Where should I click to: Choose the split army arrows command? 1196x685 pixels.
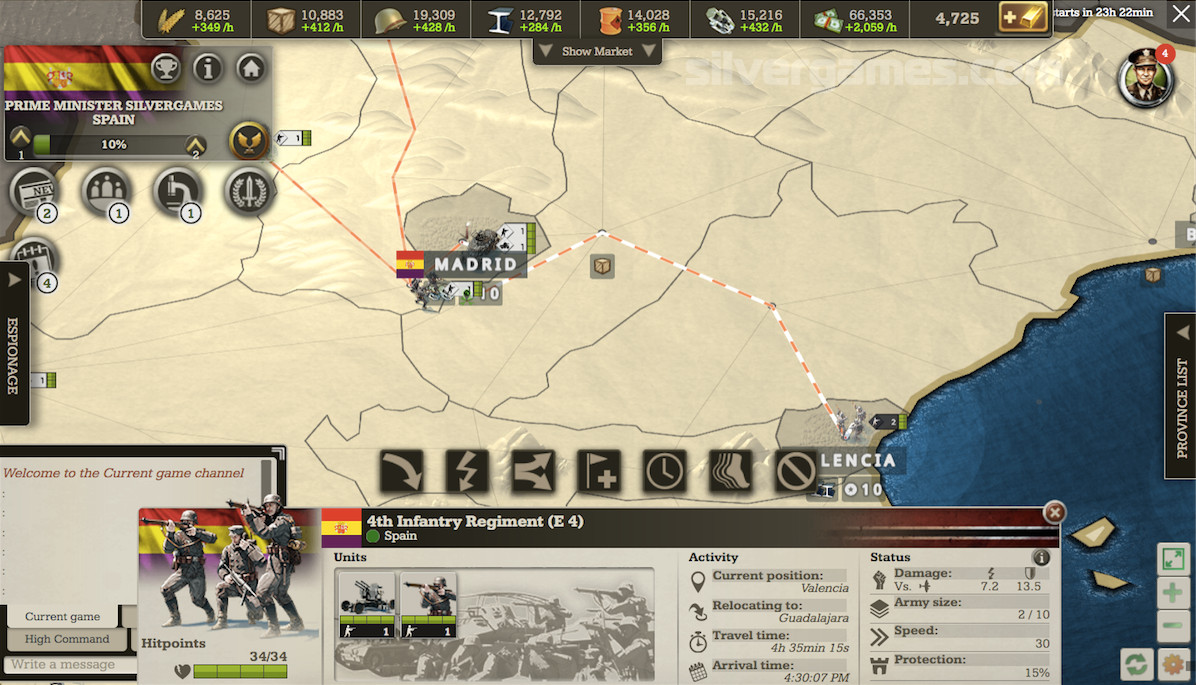point(533,471)
